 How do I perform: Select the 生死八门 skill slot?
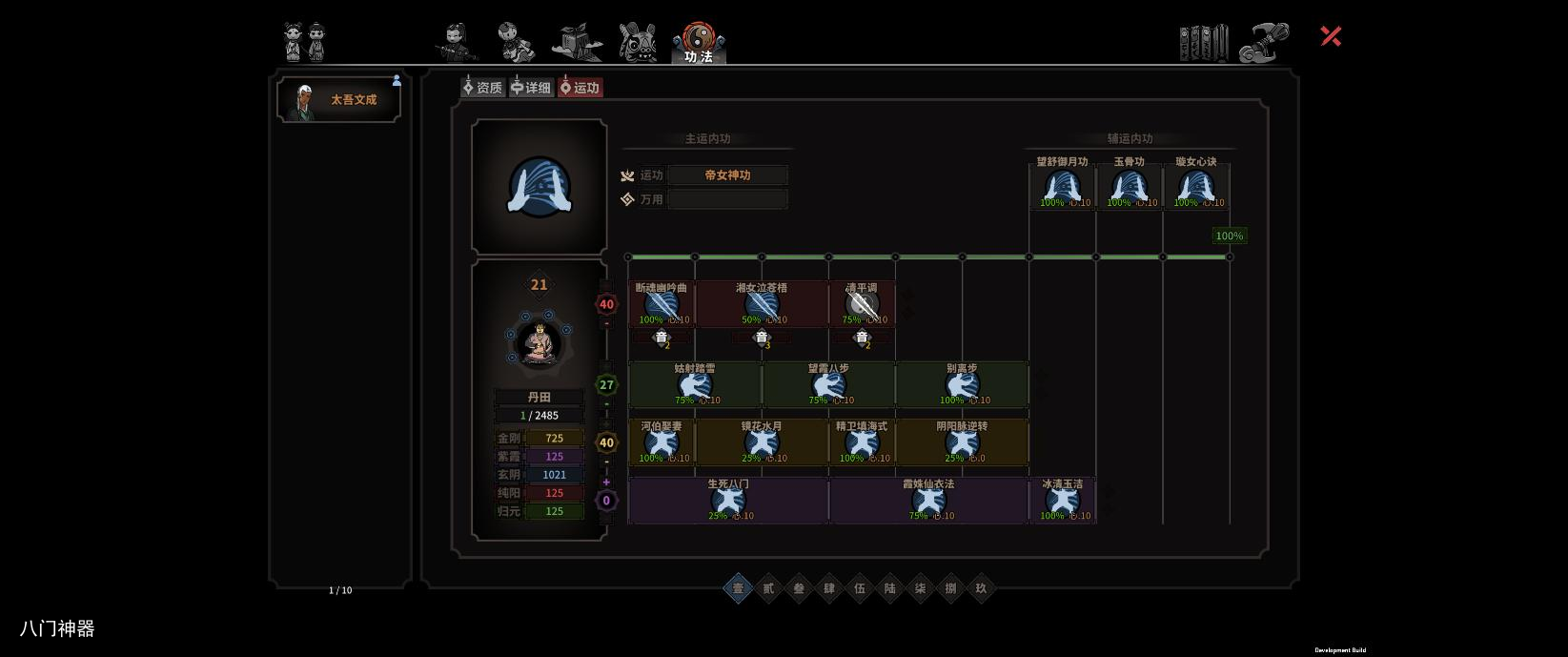(x=728, y=501)
